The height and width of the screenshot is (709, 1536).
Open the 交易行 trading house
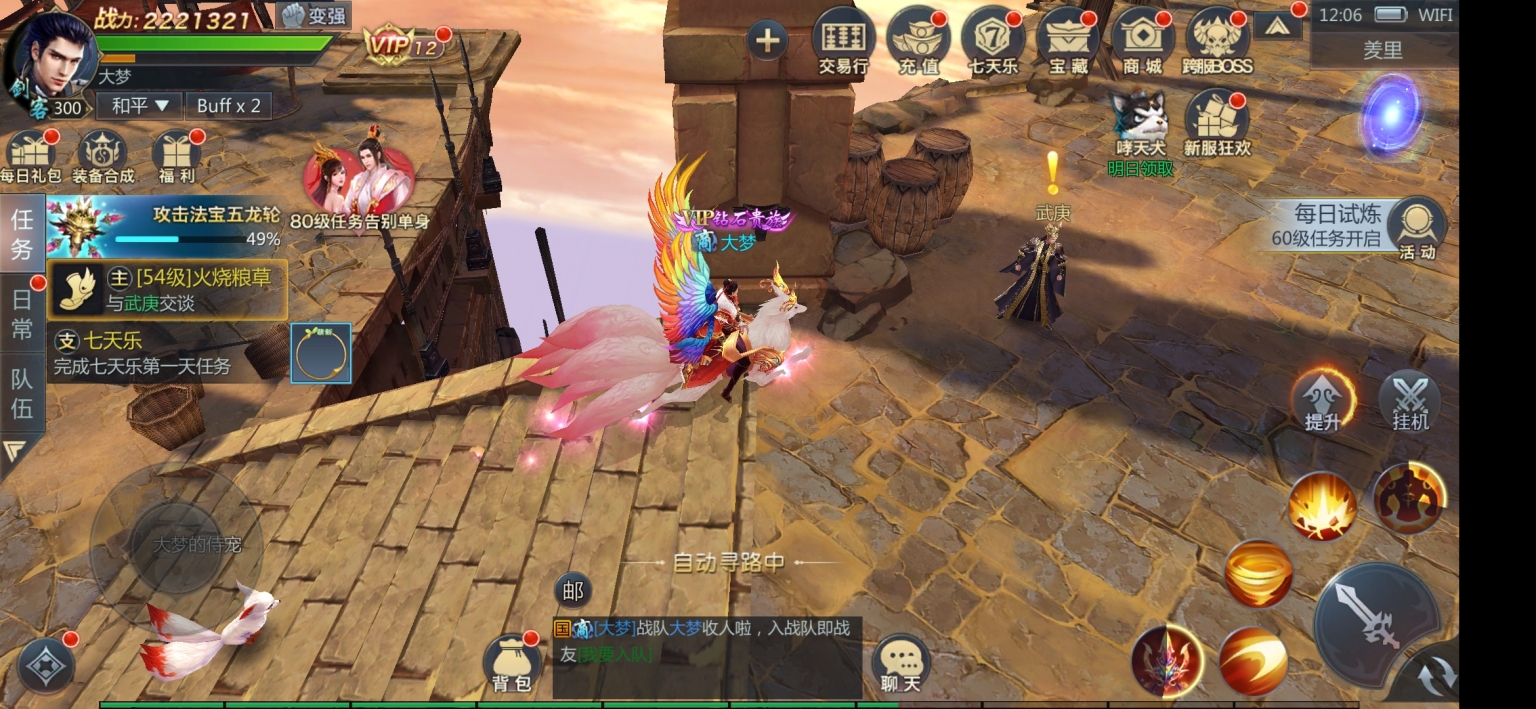843,41
